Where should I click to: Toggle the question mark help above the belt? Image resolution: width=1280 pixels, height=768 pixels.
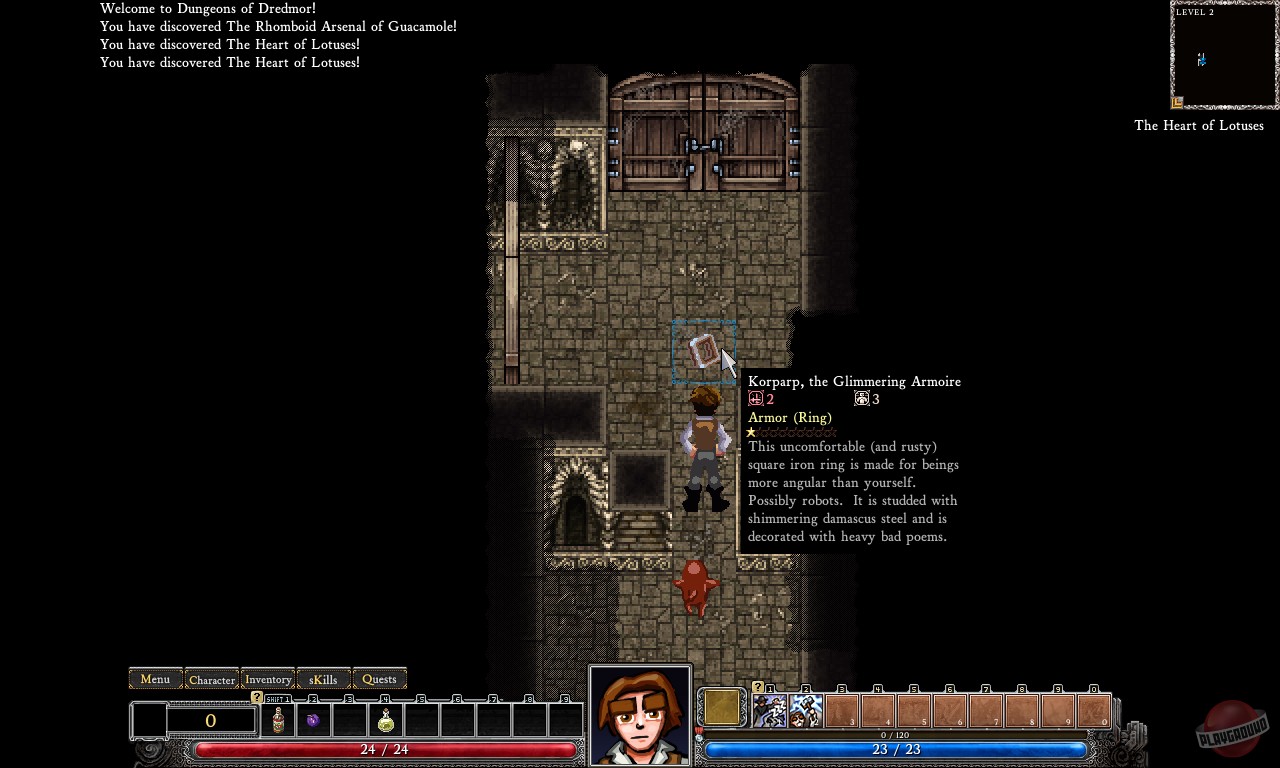(256, 696)
